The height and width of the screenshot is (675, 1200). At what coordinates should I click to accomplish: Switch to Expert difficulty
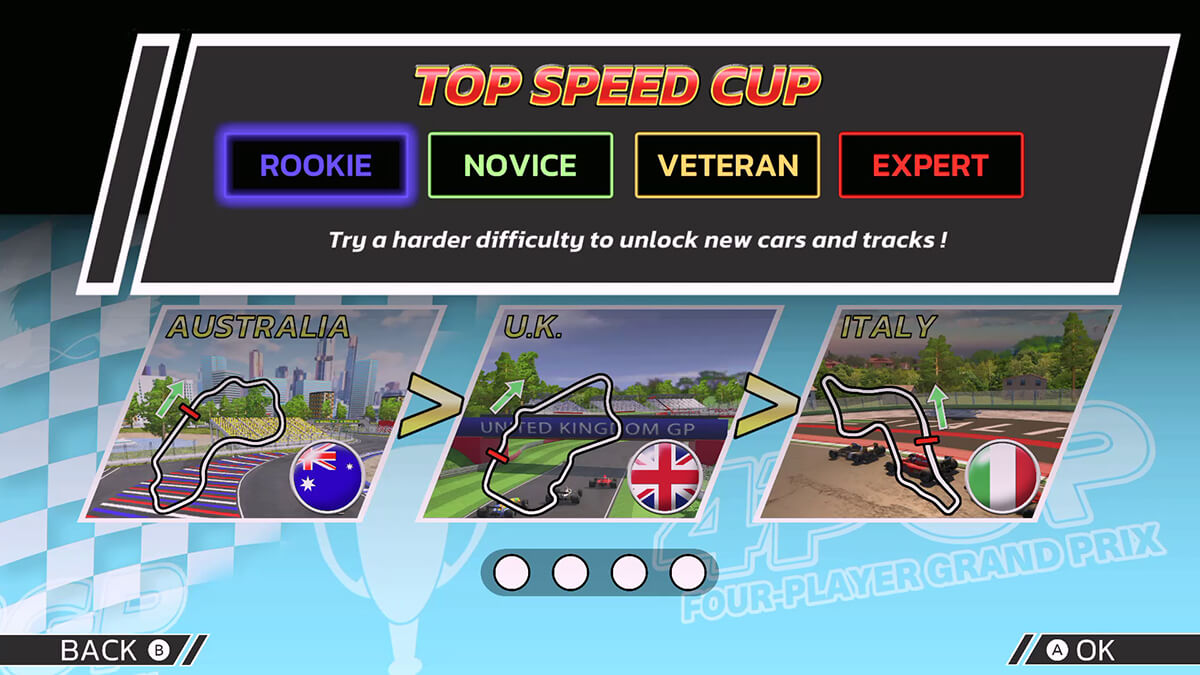pos(930,166)
